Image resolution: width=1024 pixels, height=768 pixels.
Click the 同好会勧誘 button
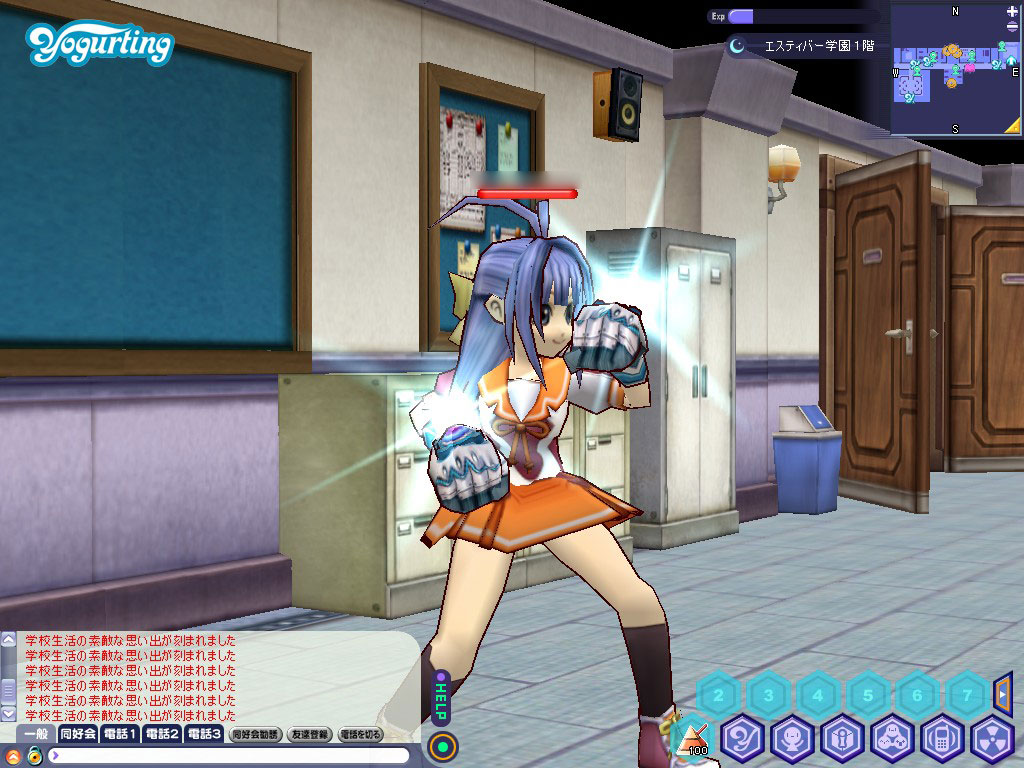click(x=256, y=734)
